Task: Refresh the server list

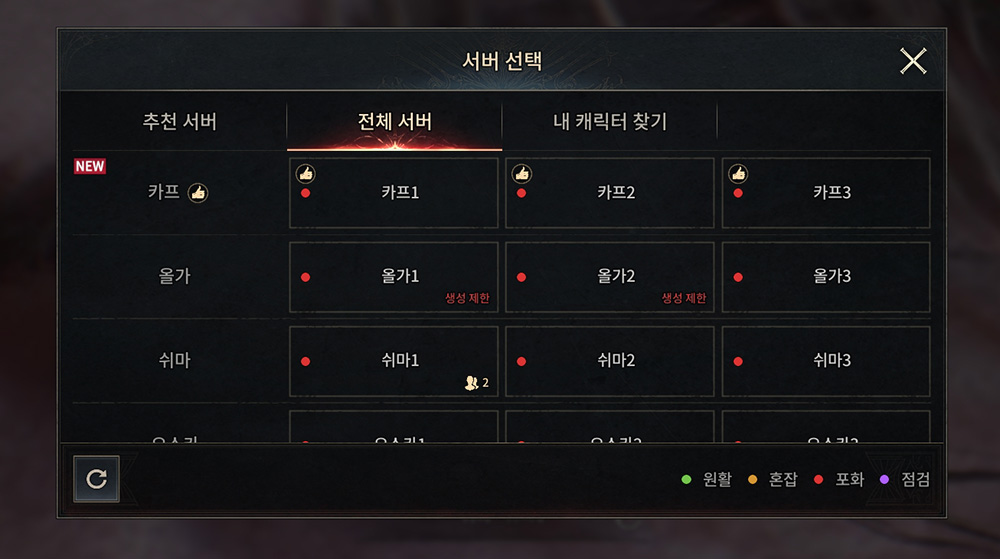Action: click(x=96, y=478)
